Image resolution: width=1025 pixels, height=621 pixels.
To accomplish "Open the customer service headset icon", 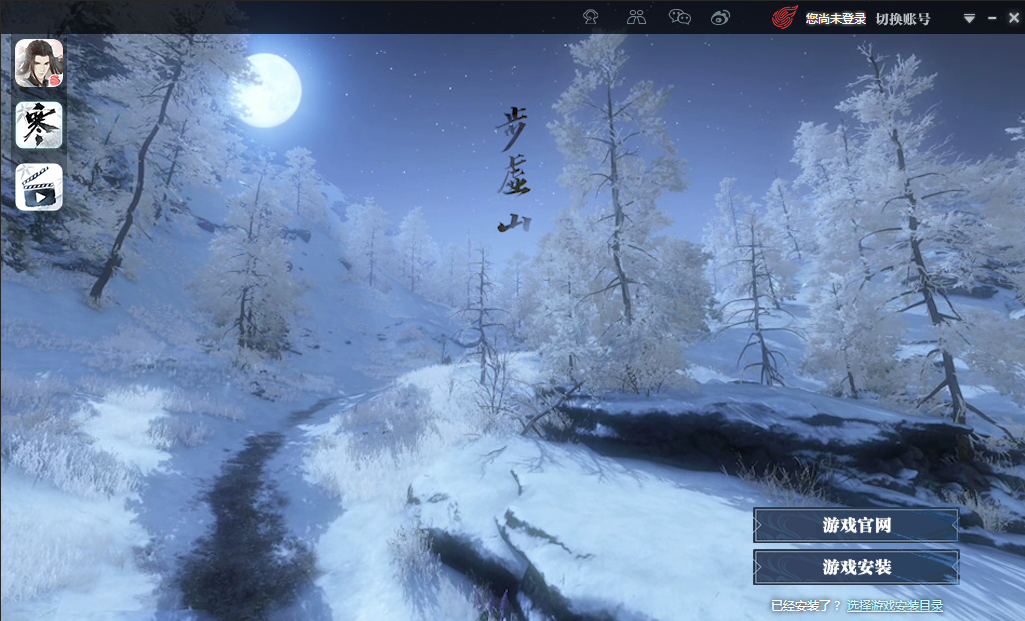I will point(591,17).
